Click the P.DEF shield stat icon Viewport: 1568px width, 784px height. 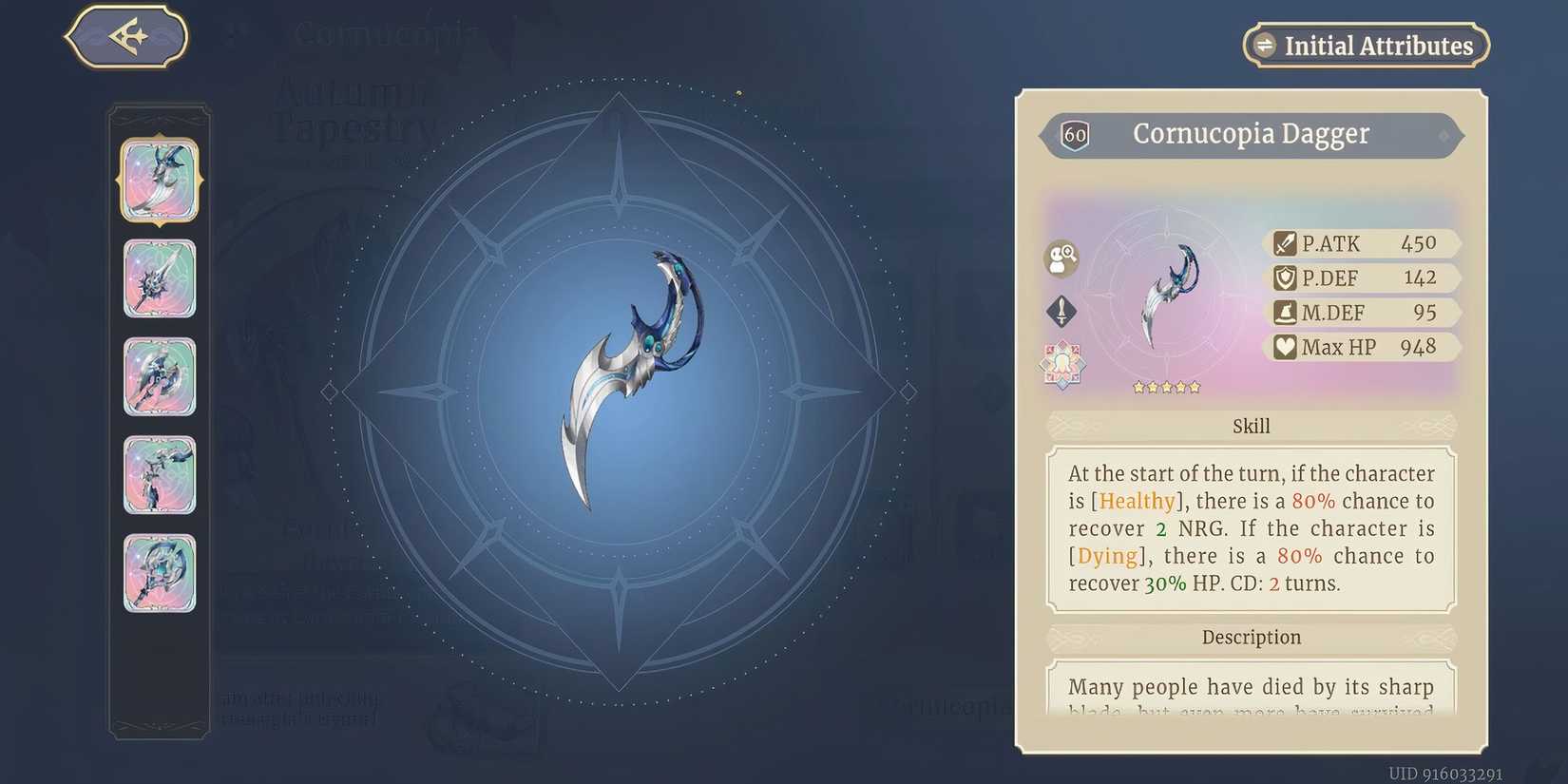(1288, 277)
